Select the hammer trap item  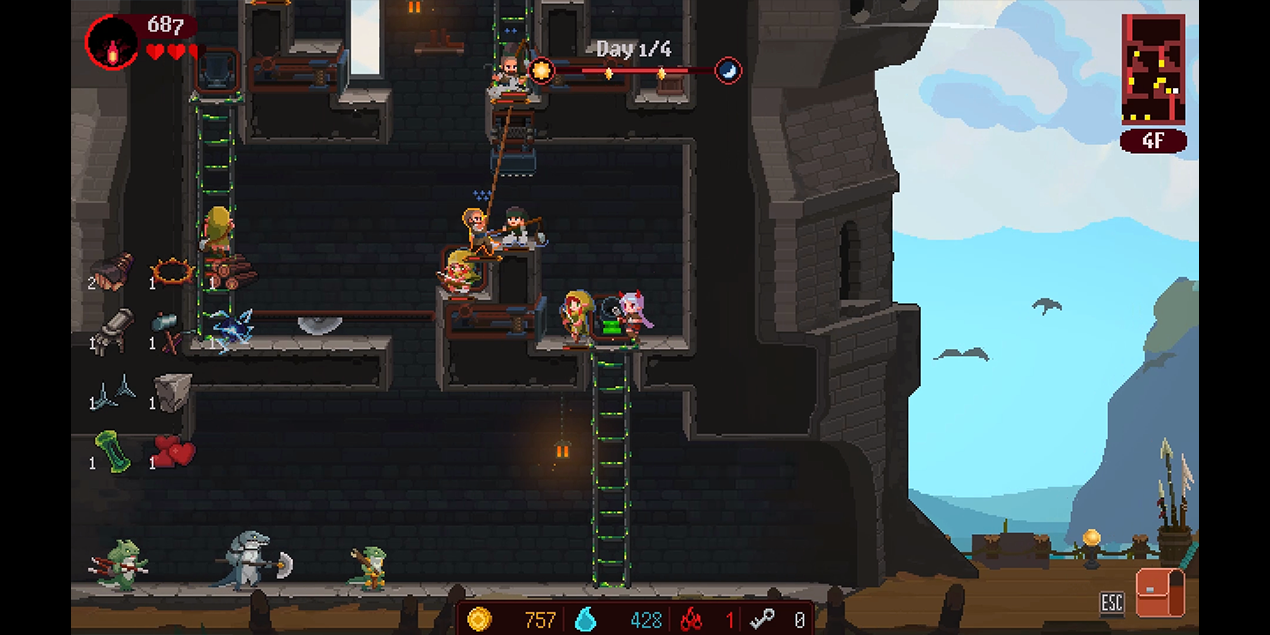[x=168, y=331]
